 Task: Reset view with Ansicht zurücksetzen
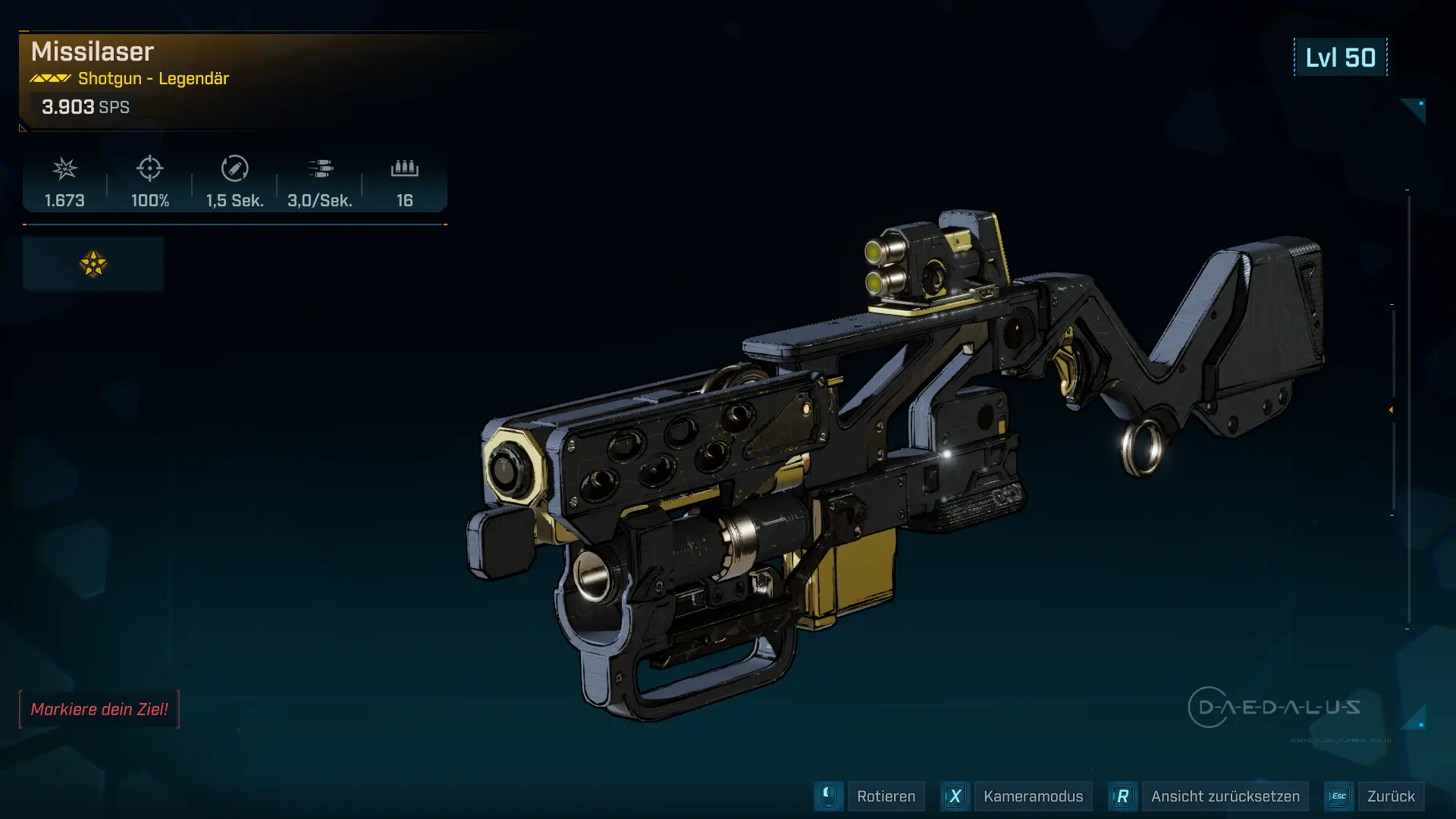click(x=1224, y=796)
